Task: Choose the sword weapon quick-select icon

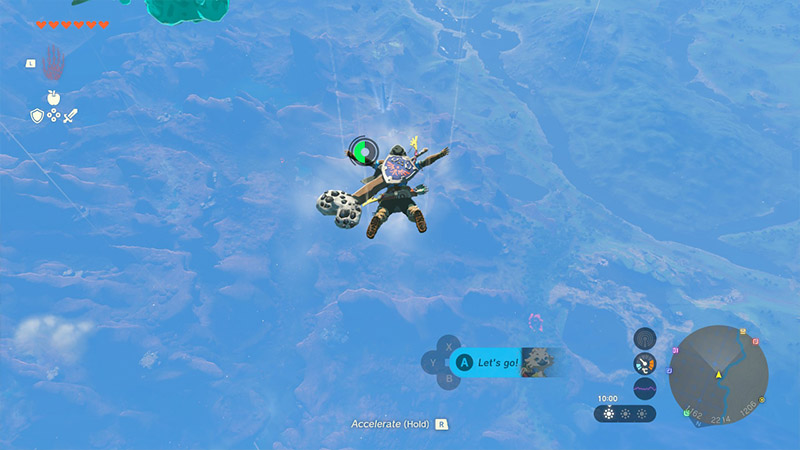Action: point(70,116)
